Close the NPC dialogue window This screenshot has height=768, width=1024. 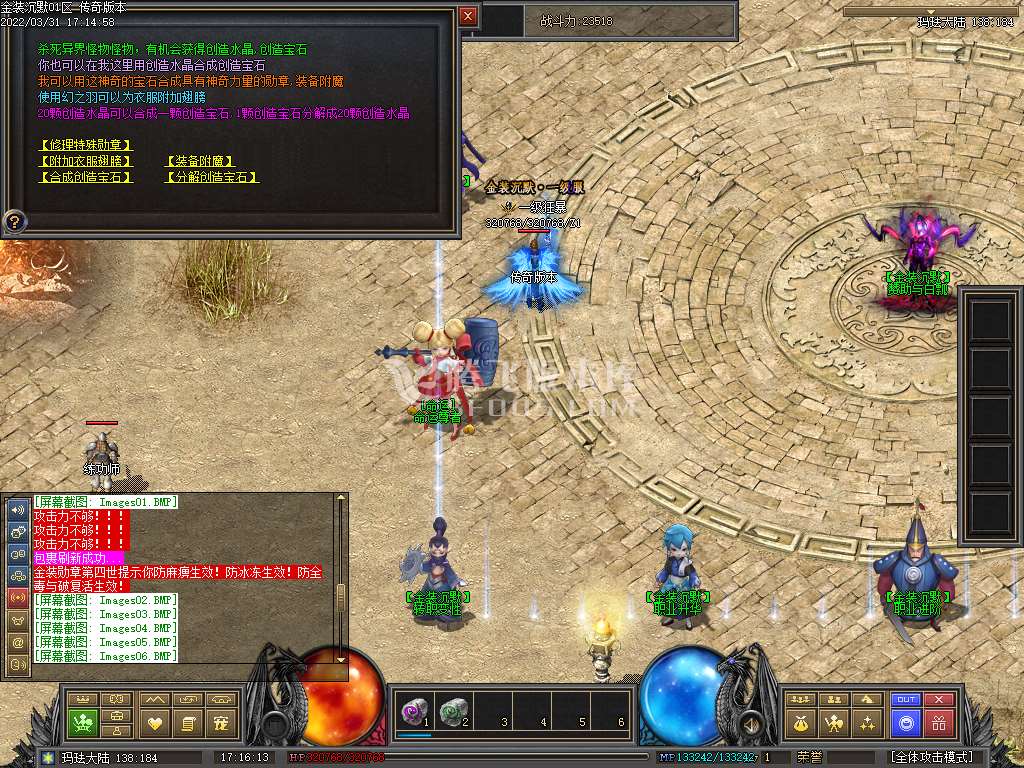click(x=468, y=16)
